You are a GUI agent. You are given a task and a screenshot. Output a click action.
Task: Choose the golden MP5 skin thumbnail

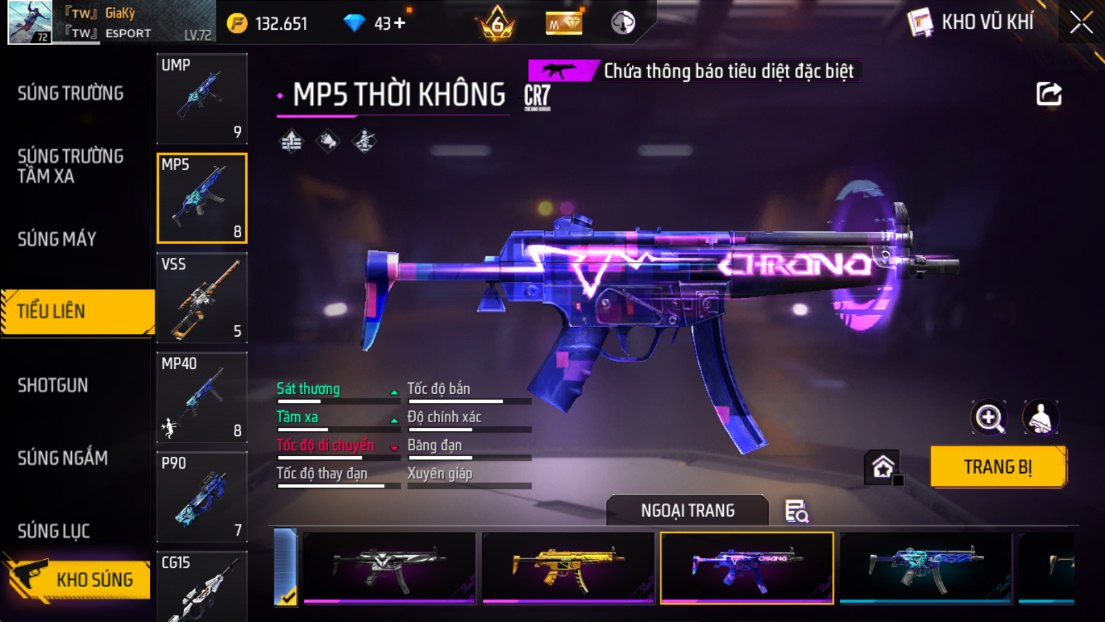(x=568, y=567)
